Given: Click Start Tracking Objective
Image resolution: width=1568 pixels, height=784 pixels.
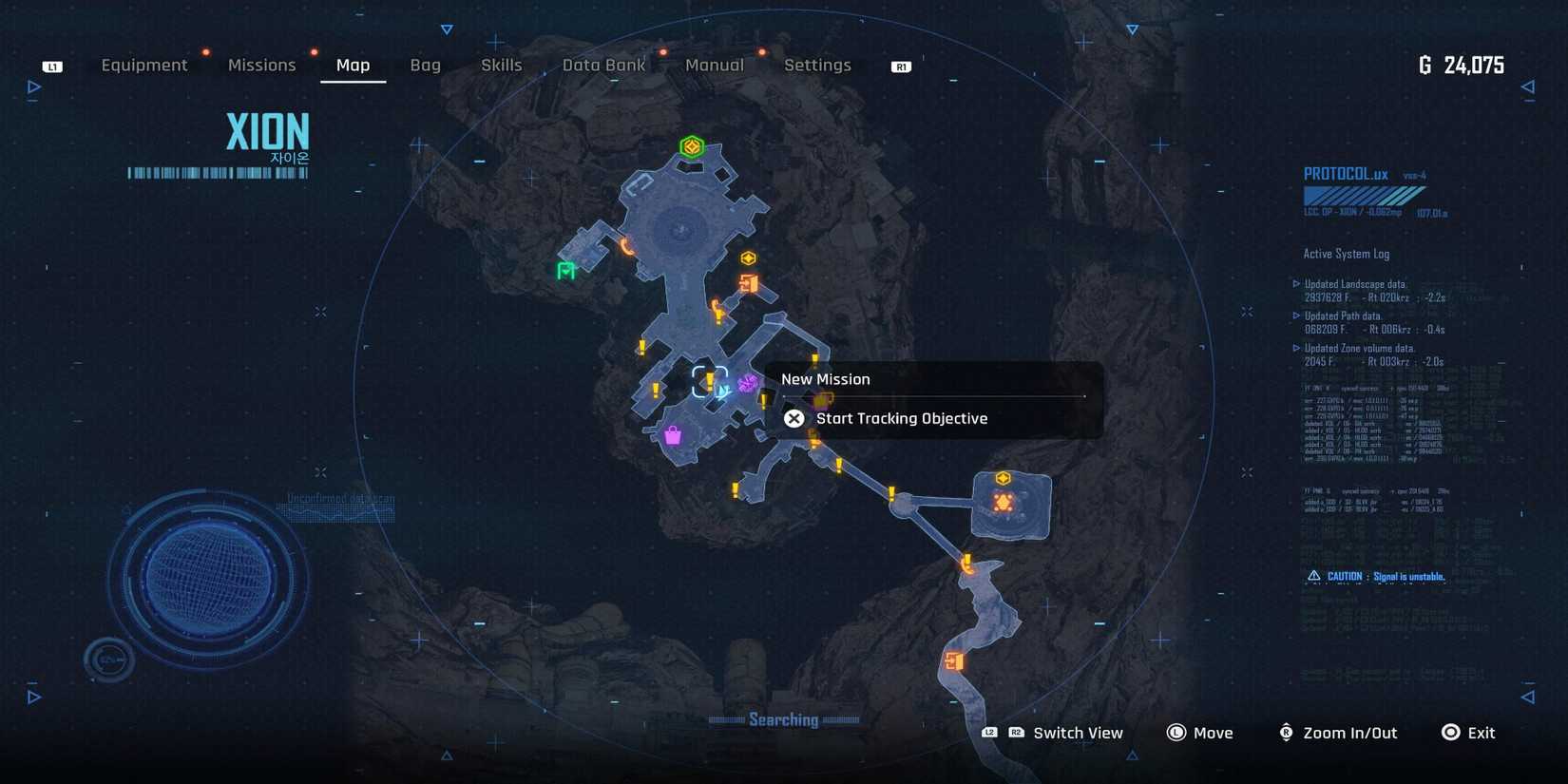Looking at the screenshot, I should (903, 418).
